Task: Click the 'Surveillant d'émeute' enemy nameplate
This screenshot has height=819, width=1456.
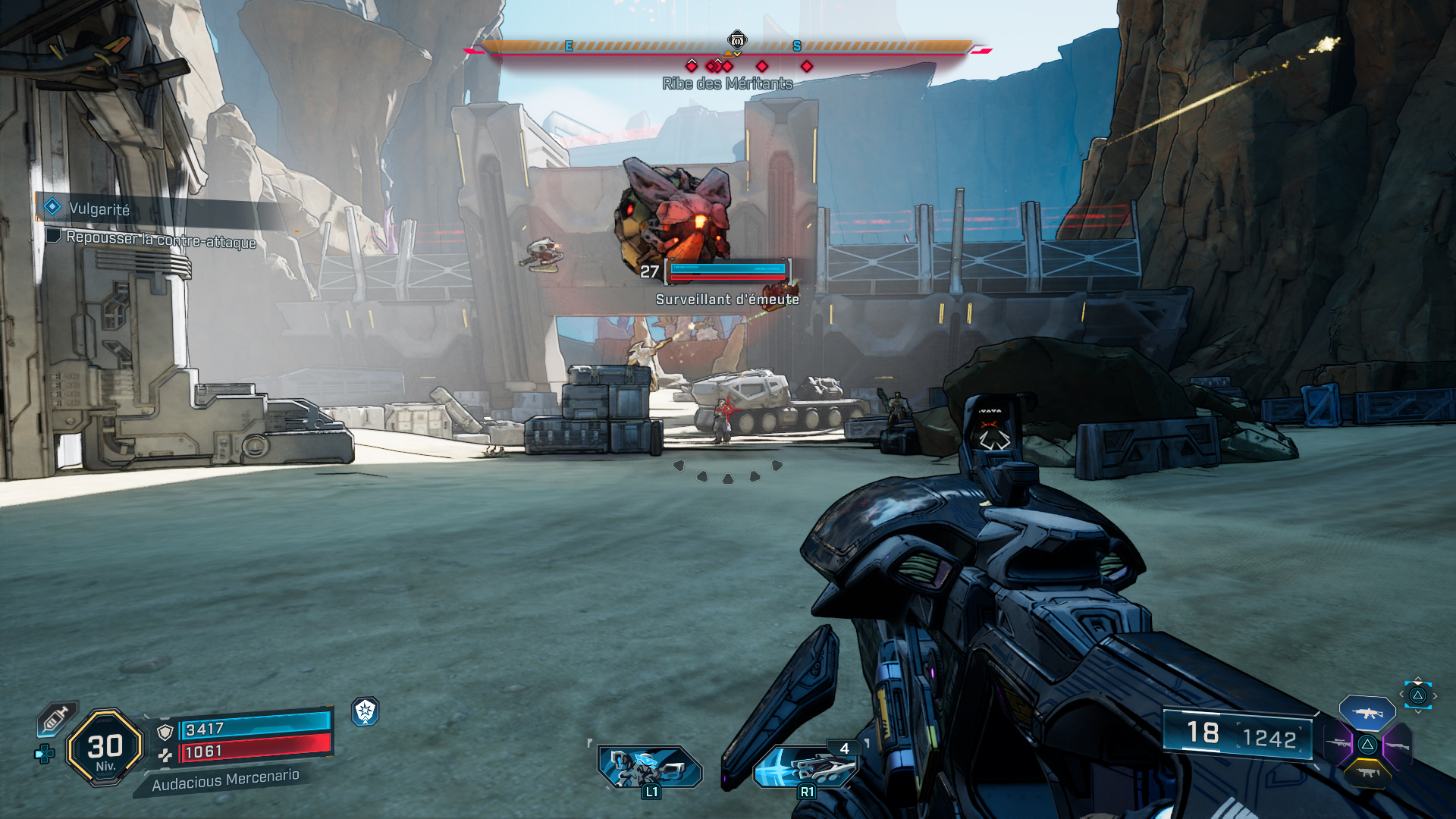Action: point(726,300)
